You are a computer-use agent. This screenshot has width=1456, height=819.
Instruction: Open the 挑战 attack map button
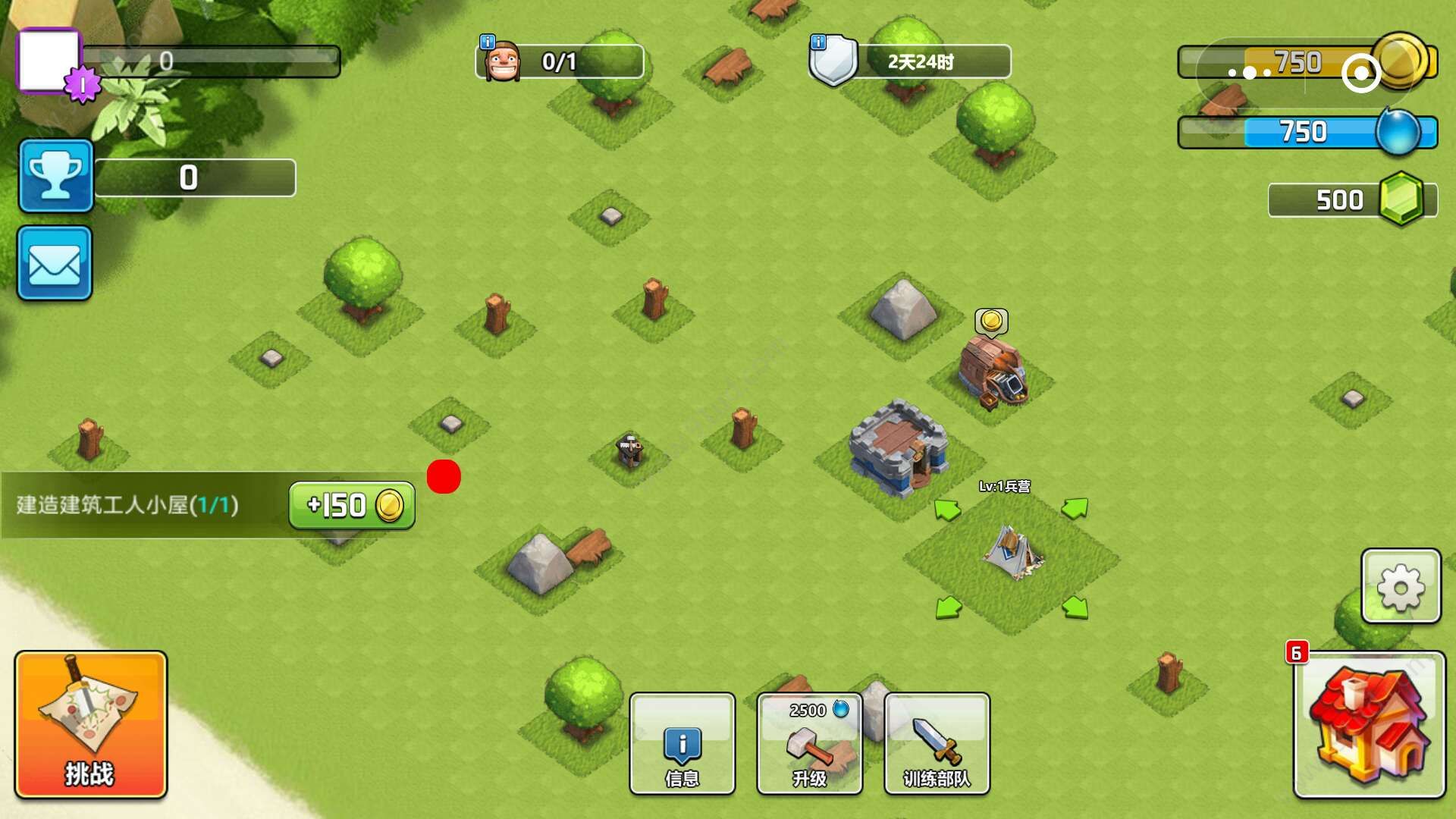[90, 724]
